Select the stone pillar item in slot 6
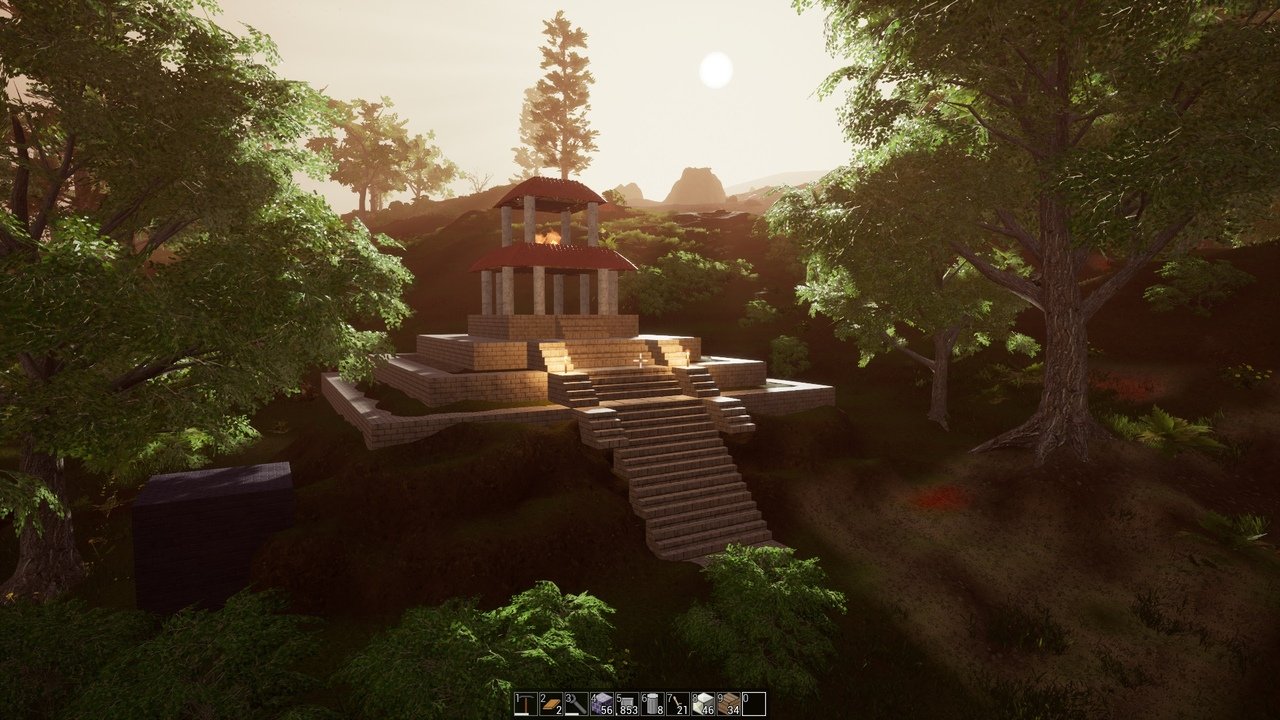1280x720 pixels. (651, 703)
